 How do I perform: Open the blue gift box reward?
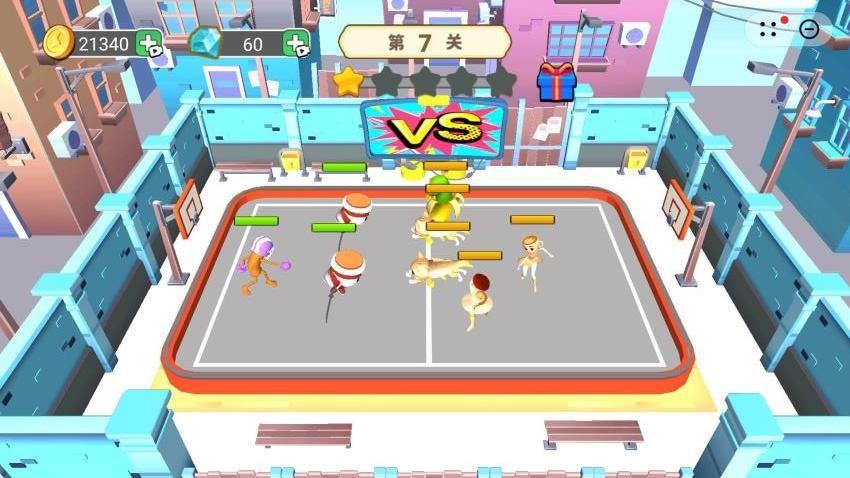click(556, 82)
